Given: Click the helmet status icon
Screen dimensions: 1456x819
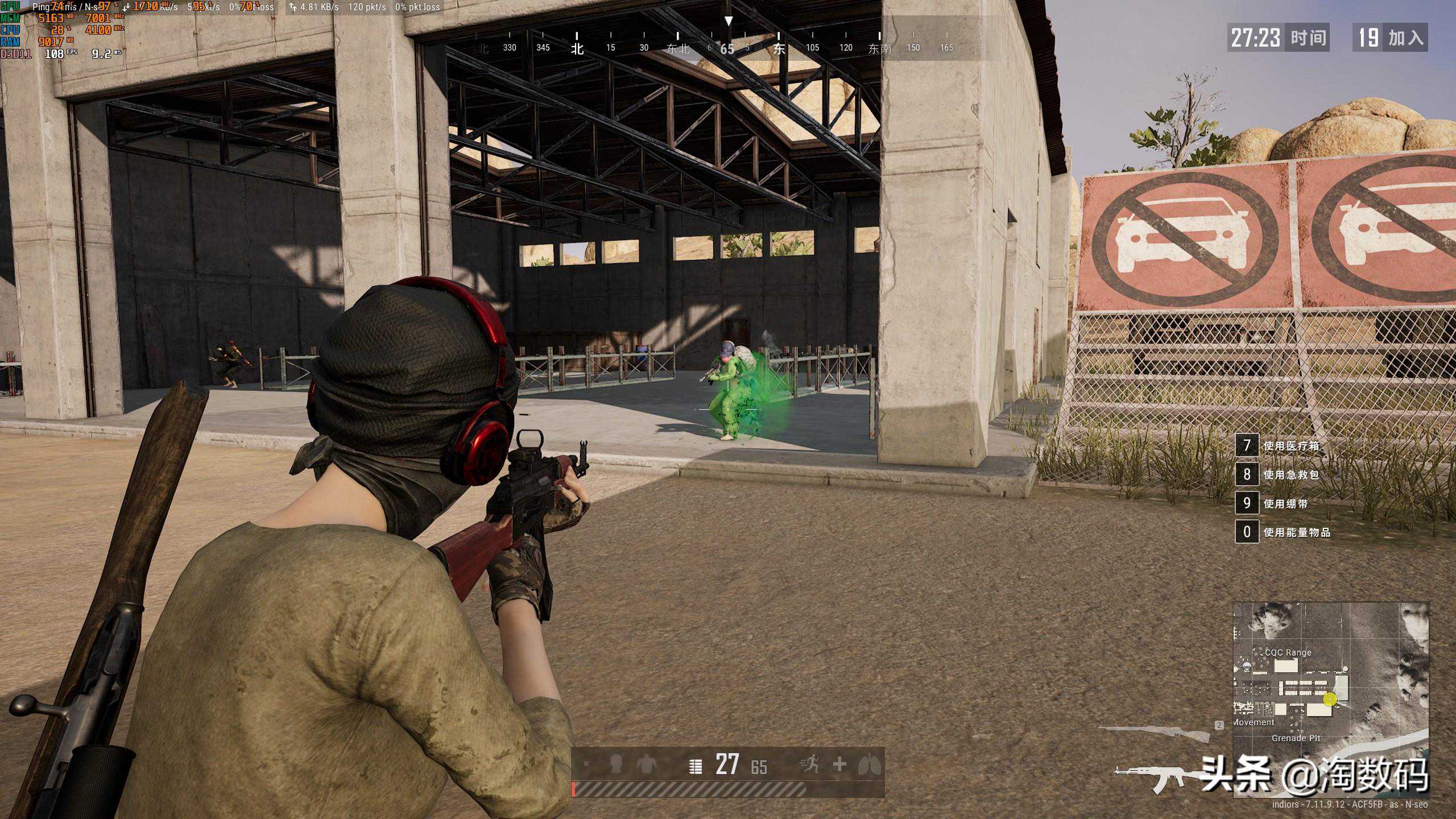Looking at the screenshot, I should [x=615, y=765].
